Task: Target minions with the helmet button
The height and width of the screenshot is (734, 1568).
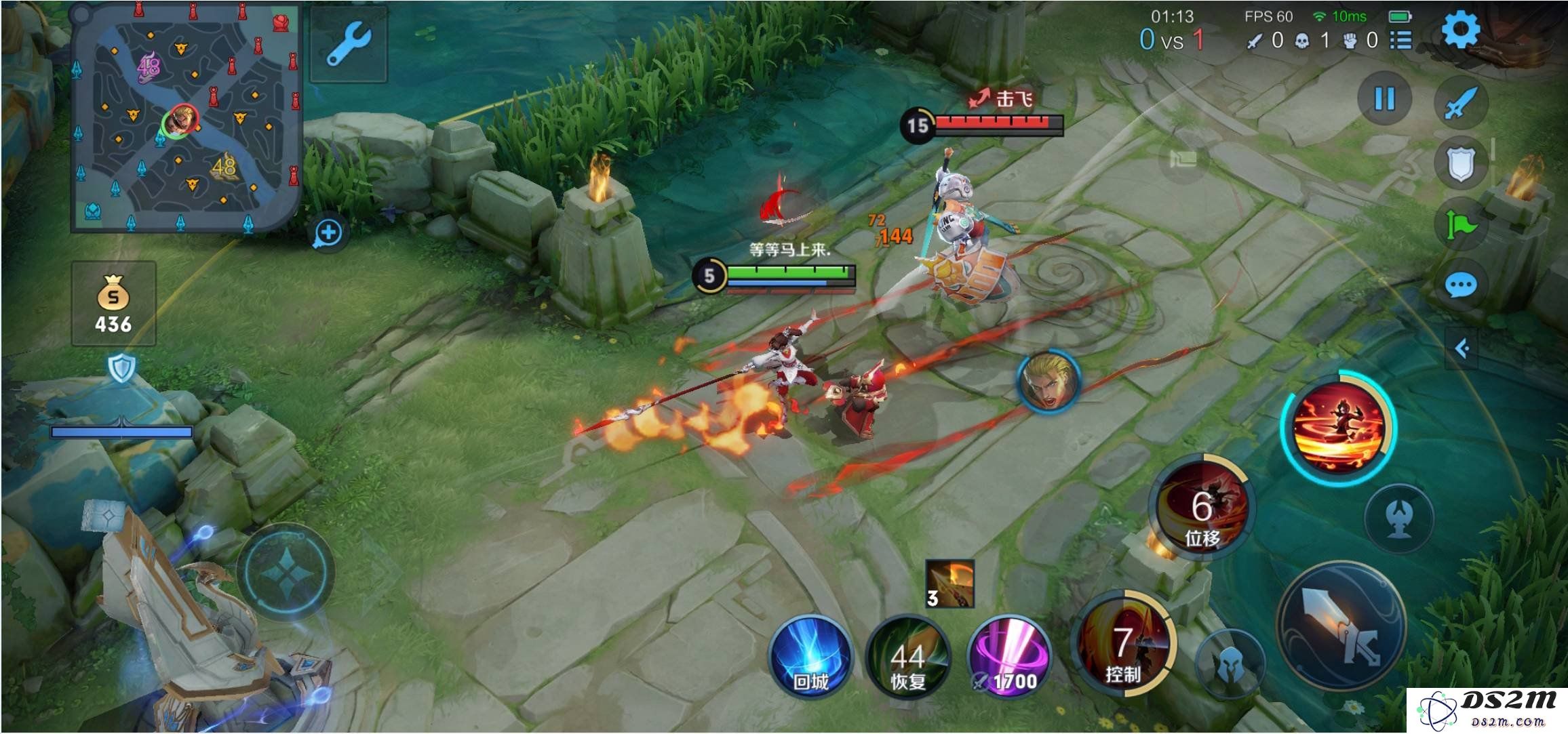Action: [x=1229, y=664]
